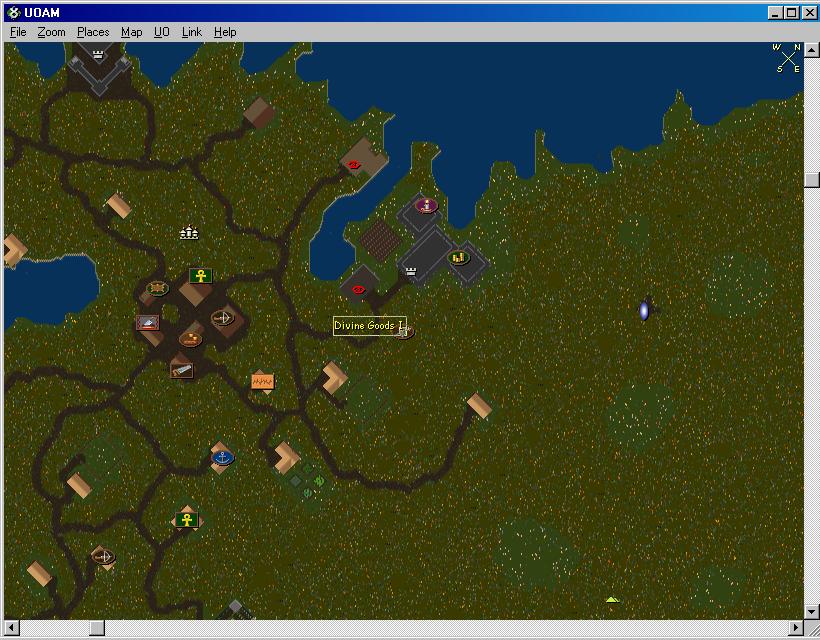The height and width of the screenshot is (640, 820).
Task: Open the Zoom menu
Action: click(51, 32)
